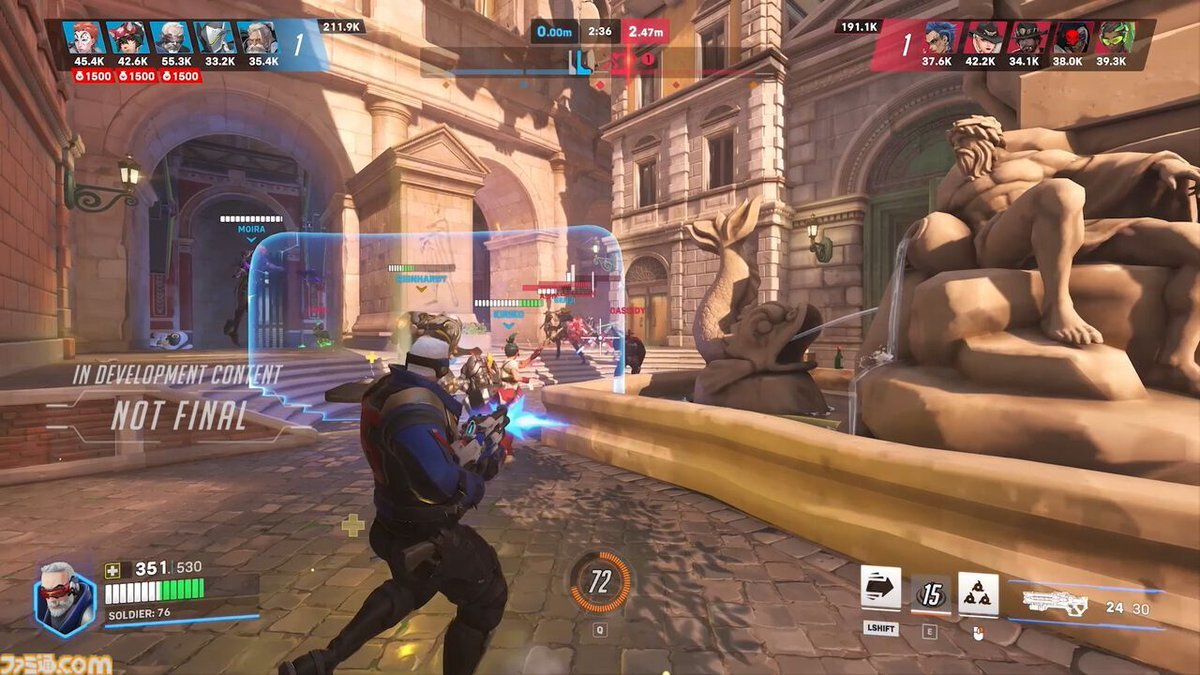Screen dimensions: 1200x675
Task: Select the red skull portrait on red team
Action: point(1071,37)
